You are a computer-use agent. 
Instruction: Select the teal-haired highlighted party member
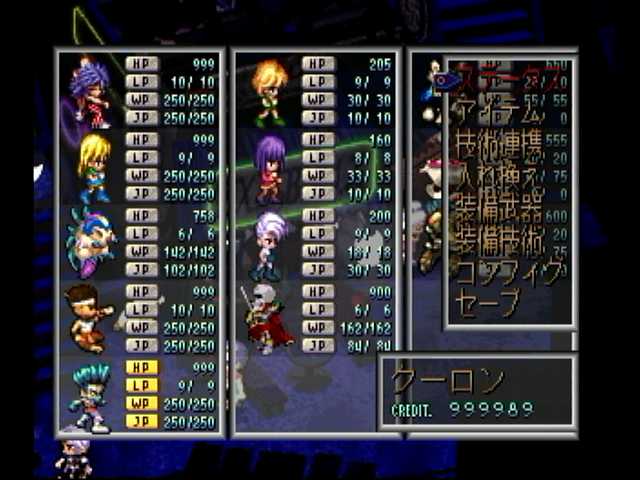click(90, 397)
